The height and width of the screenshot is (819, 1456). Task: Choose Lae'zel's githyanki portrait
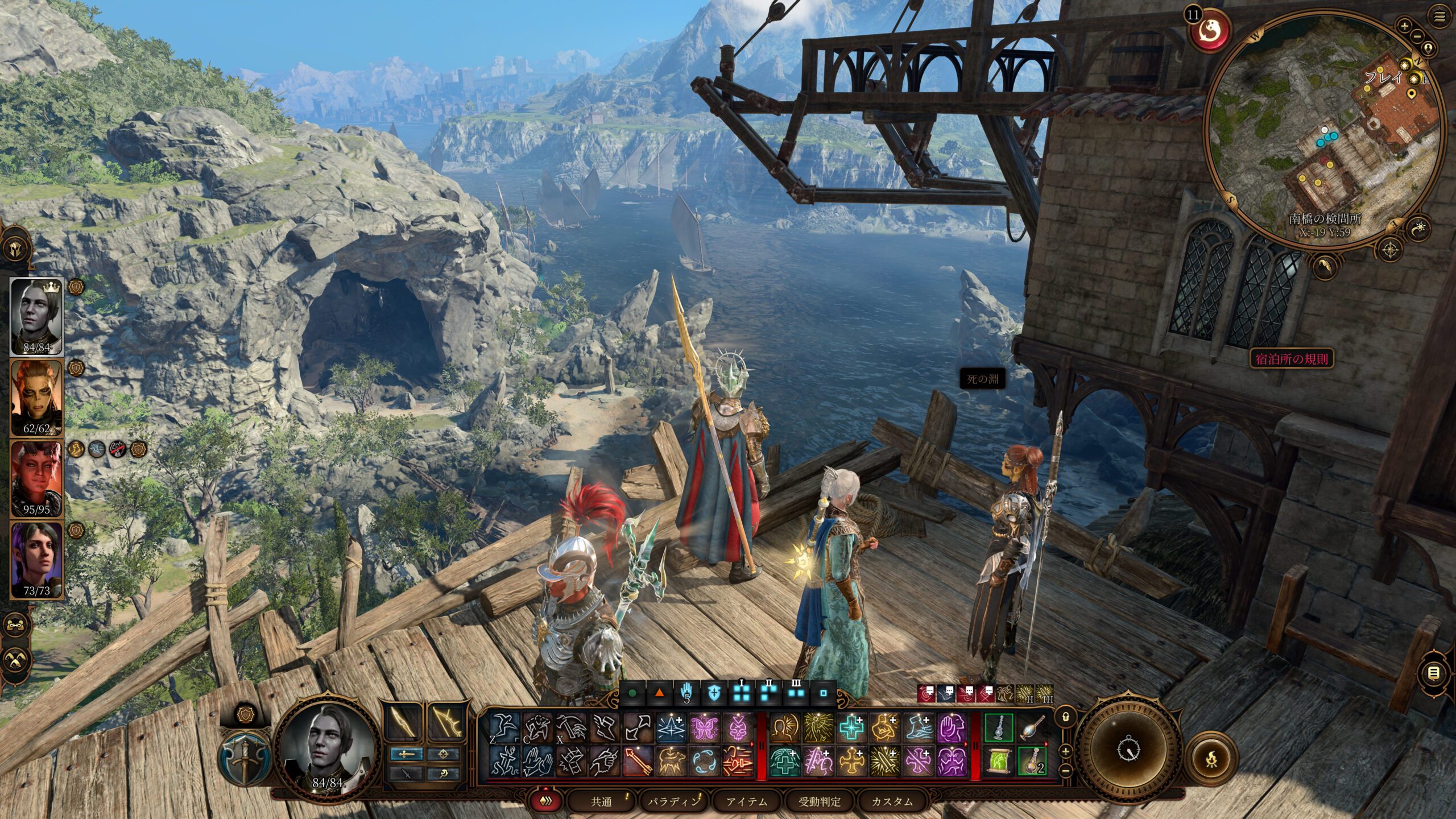[36, 396]
